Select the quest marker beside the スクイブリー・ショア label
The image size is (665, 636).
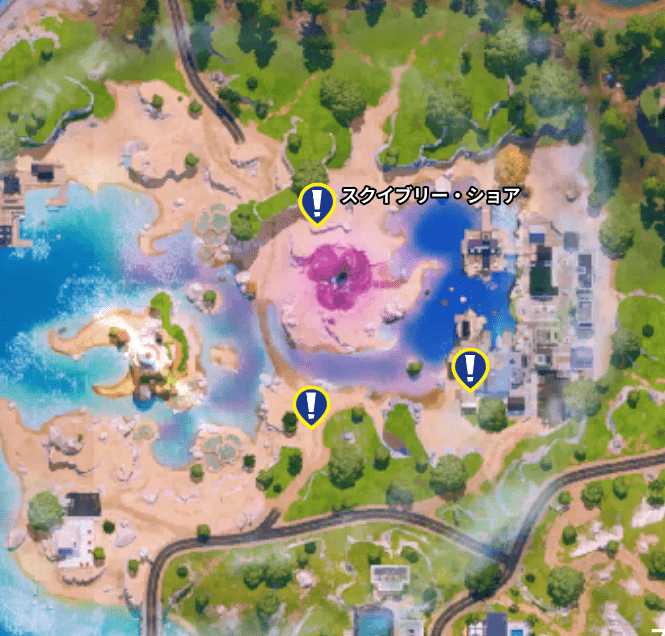[x=317, y=203]
